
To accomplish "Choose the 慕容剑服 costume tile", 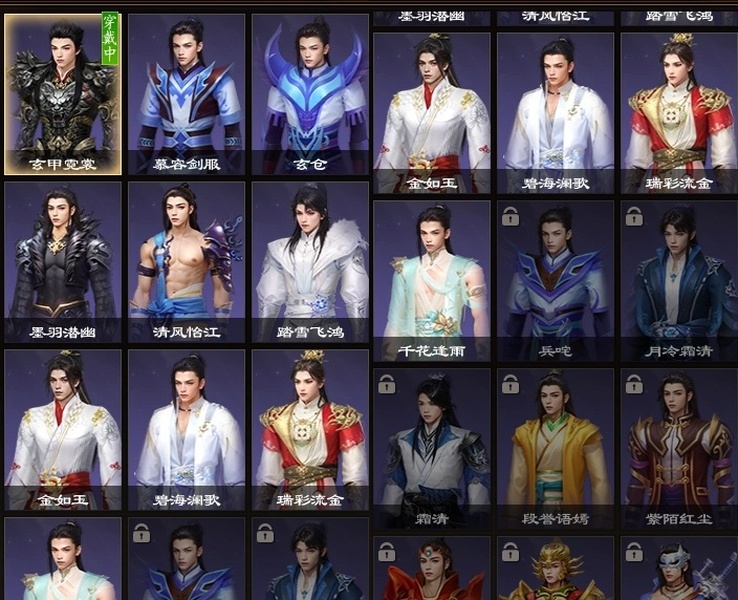I will click(186, 95).
